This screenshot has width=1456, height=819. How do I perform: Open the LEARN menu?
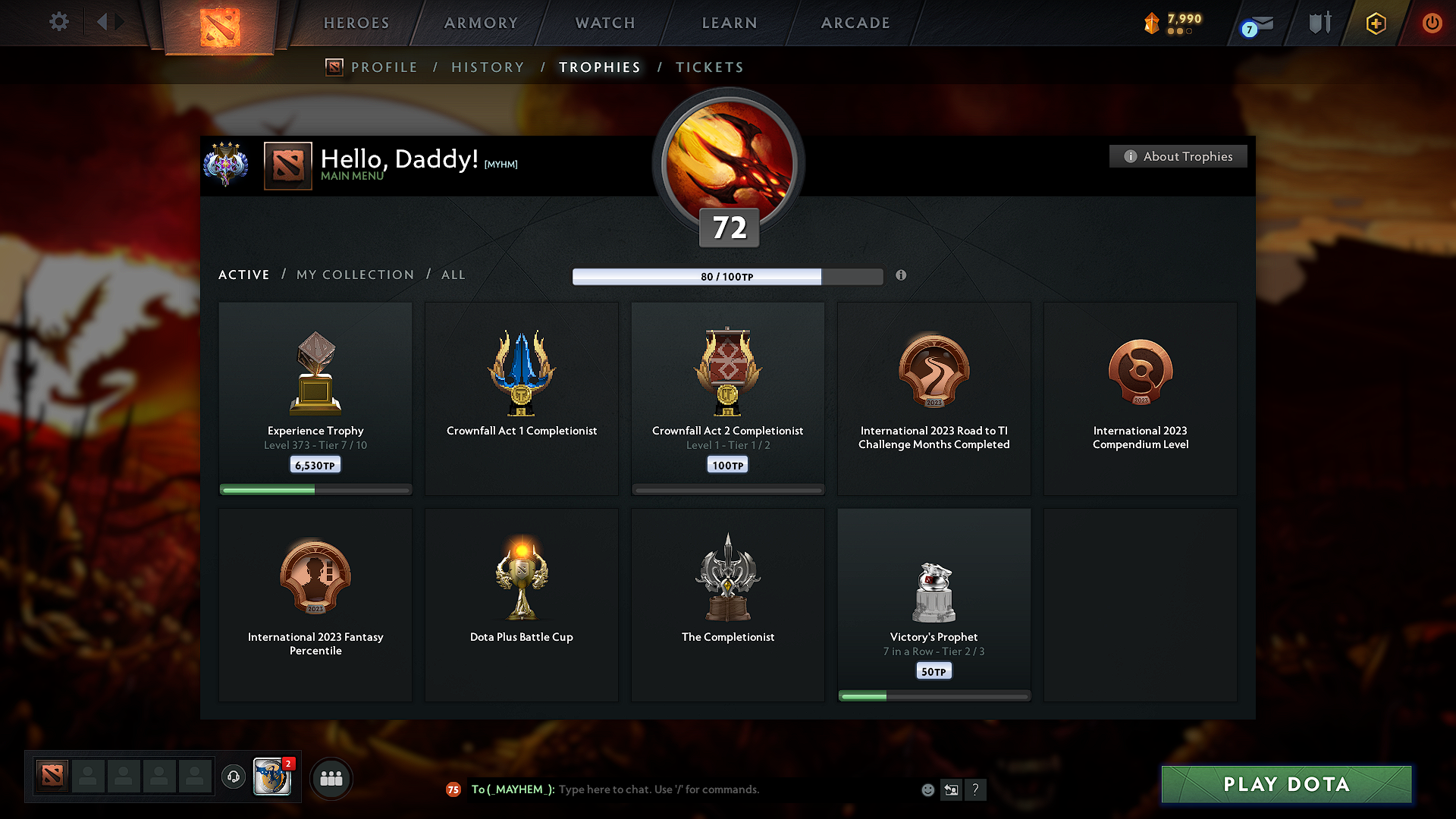click(x=728, y=23)
